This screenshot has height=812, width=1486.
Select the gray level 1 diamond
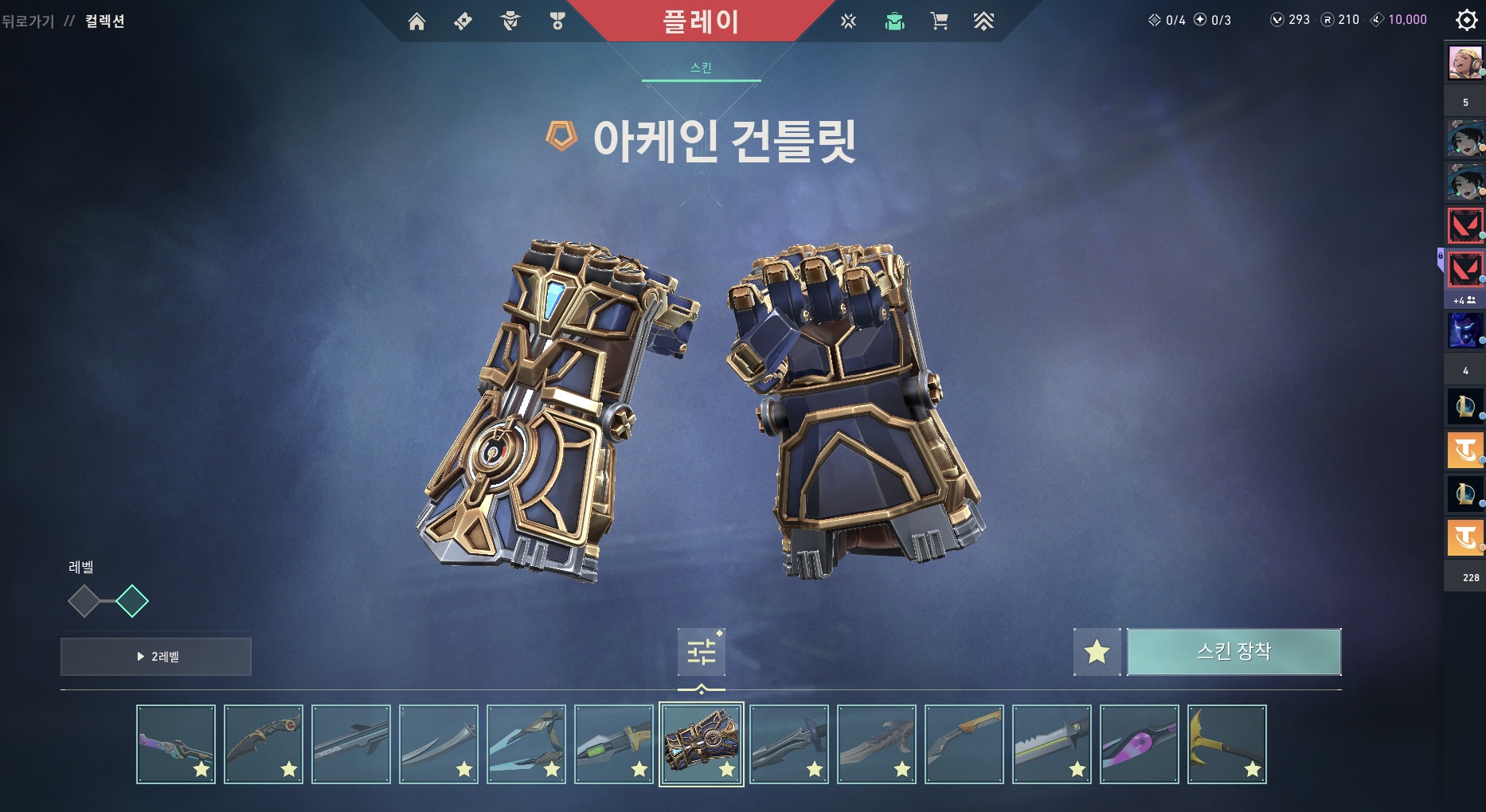pyautogui.click(x=84, y=601)
